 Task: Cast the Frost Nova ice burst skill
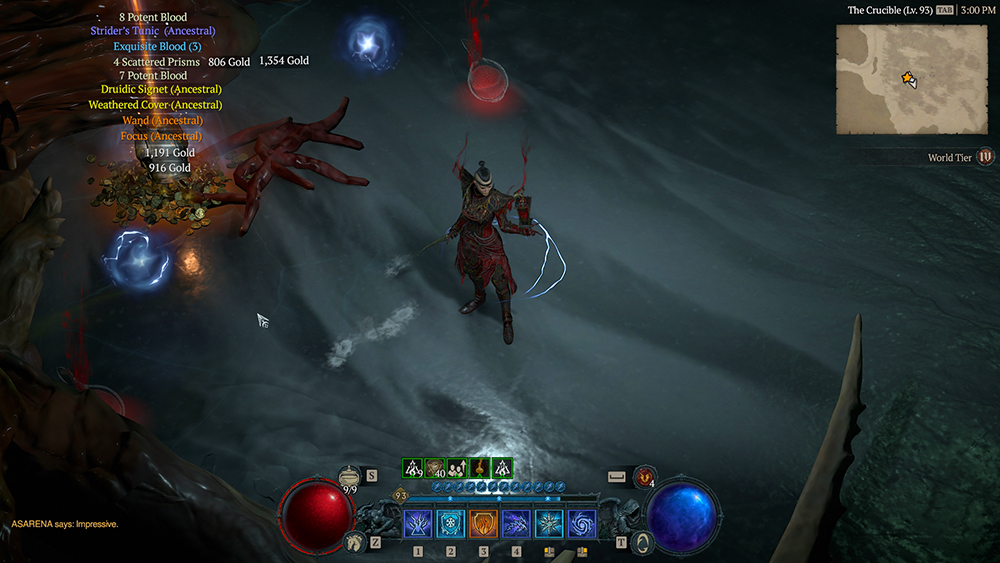click(x=549, y=523)
